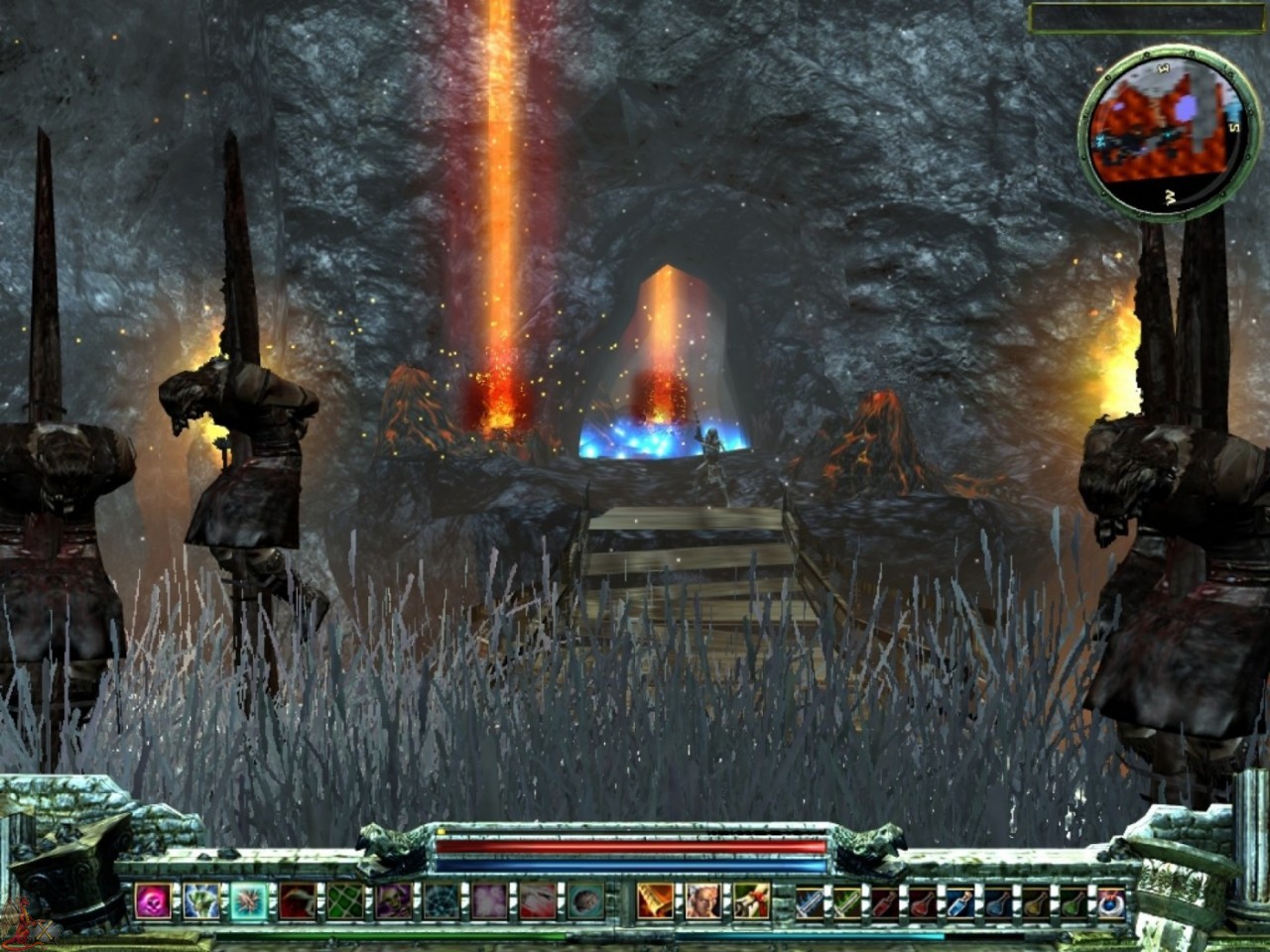1270x952 pixels.
Task: Select the equipped sword weapon slot
Action: (810, 902)
